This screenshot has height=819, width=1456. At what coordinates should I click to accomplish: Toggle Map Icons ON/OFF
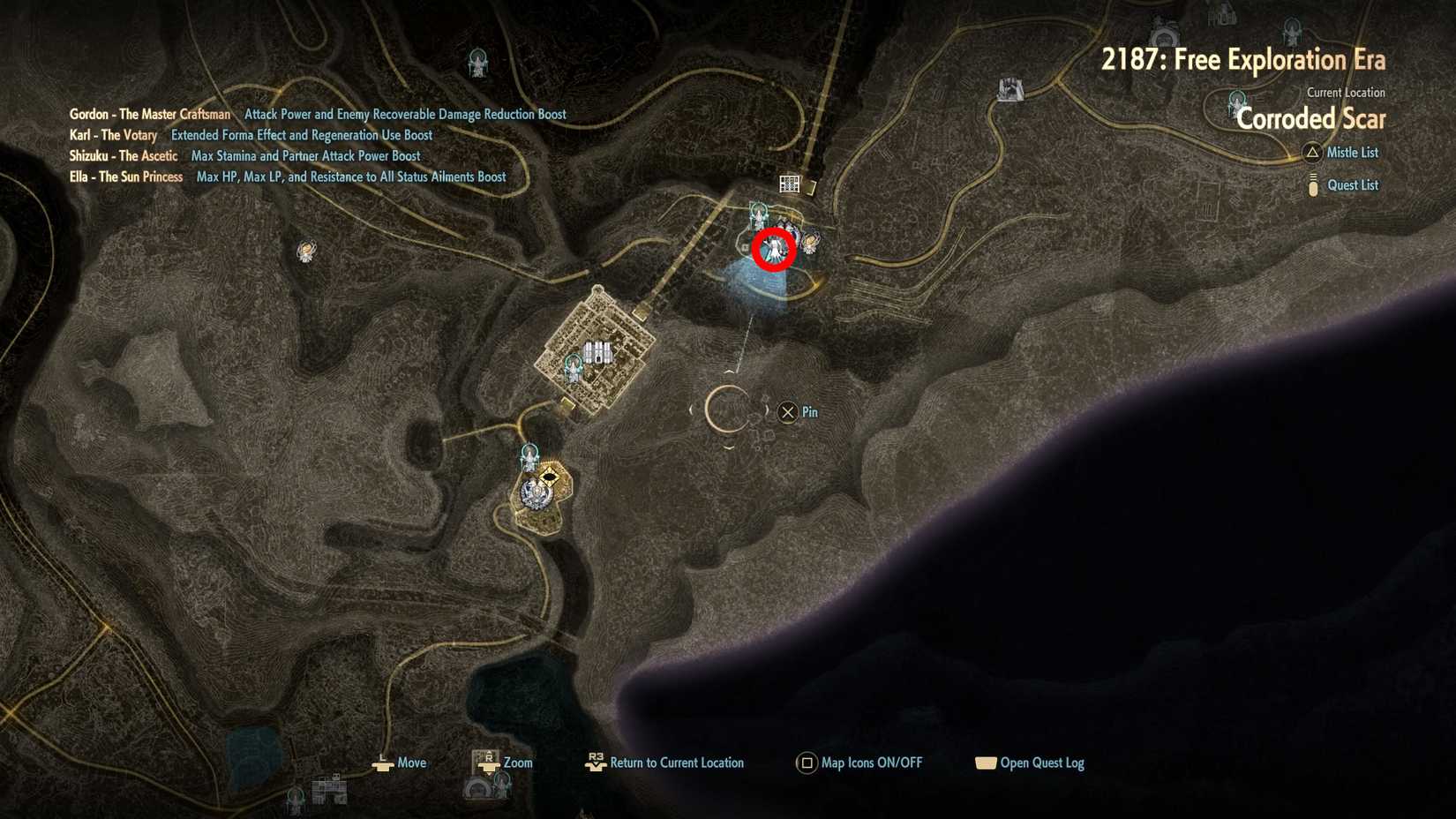click(x=806, y=763)
